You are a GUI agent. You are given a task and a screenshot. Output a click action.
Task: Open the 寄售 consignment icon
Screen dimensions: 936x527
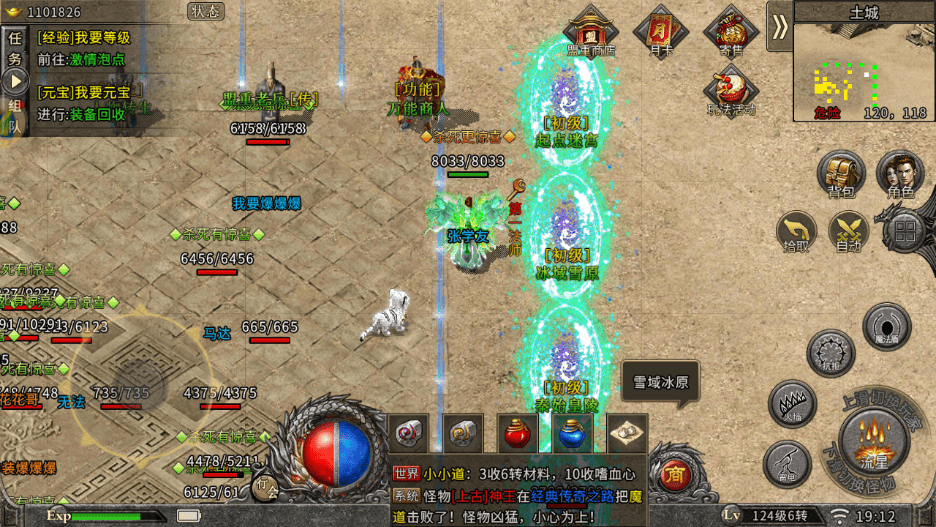731,30
